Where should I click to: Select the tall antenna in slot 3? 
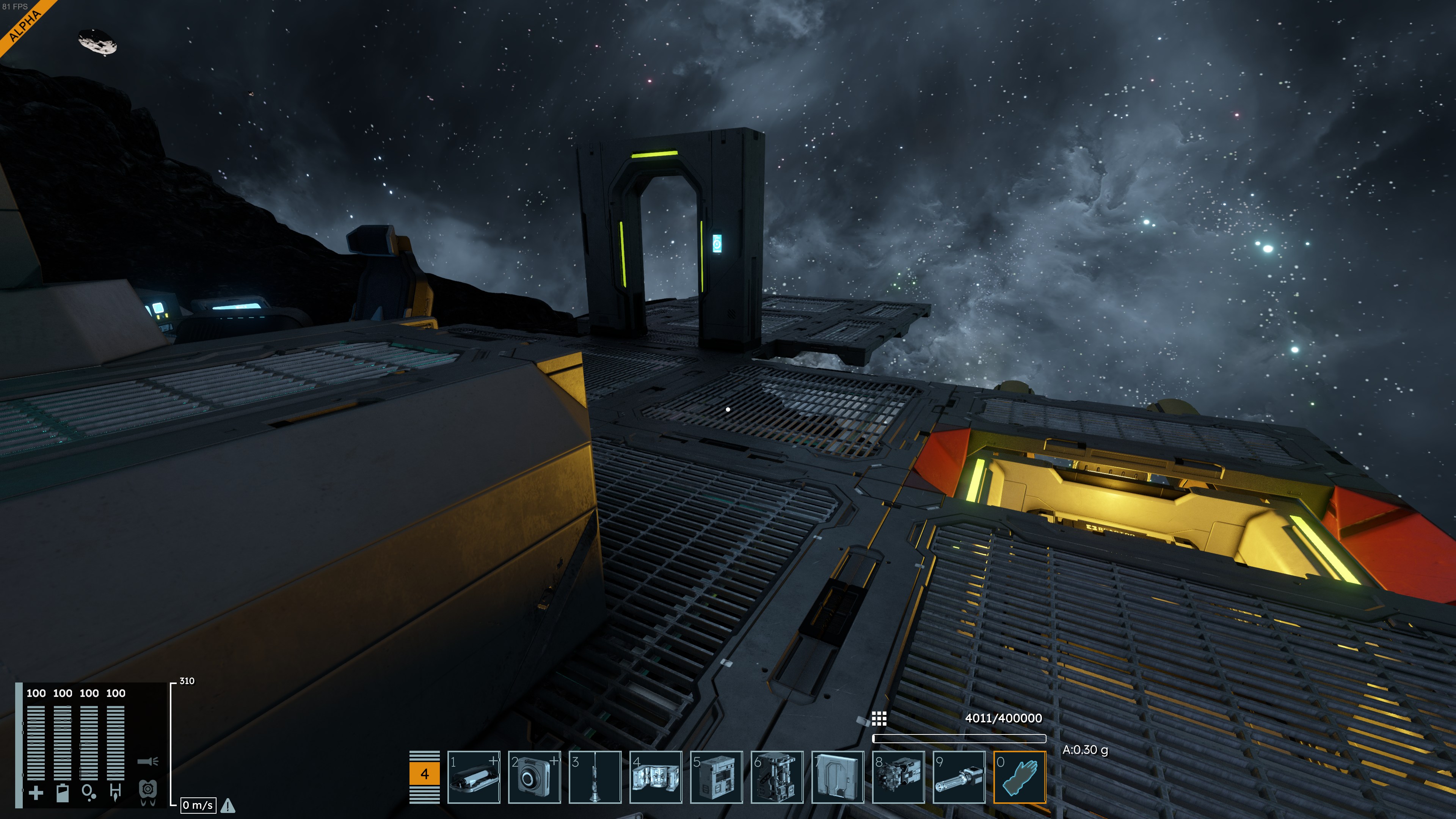click(595, 777)
